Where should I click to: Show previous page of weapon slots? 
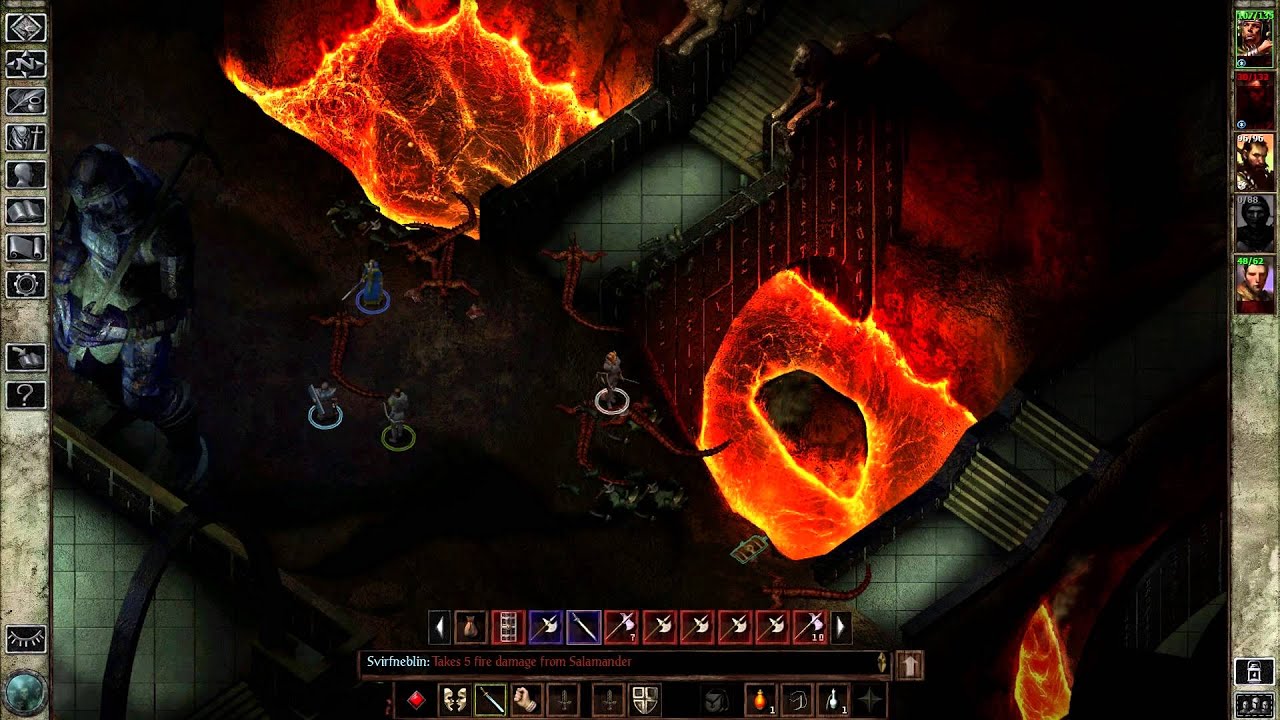tap(439, 625)
